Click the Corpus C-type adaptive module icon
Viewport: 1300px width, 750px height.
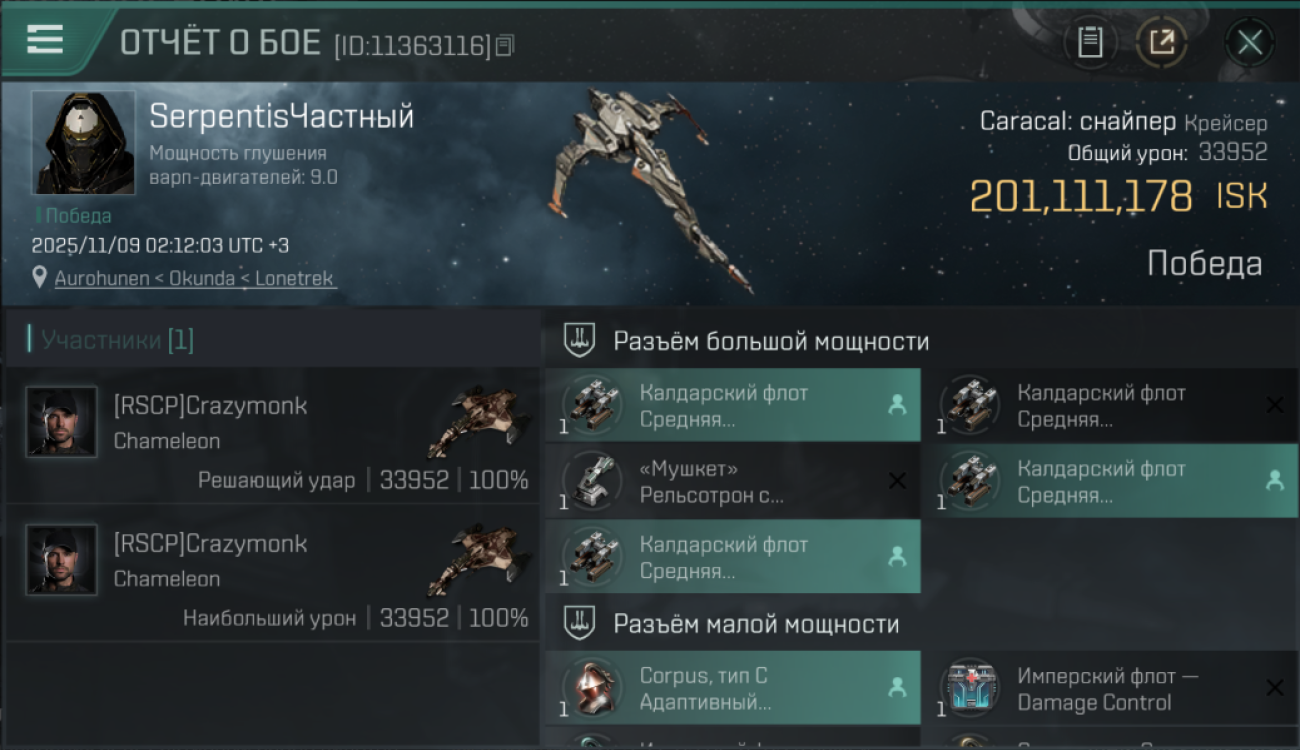click(x=593, y=688)
